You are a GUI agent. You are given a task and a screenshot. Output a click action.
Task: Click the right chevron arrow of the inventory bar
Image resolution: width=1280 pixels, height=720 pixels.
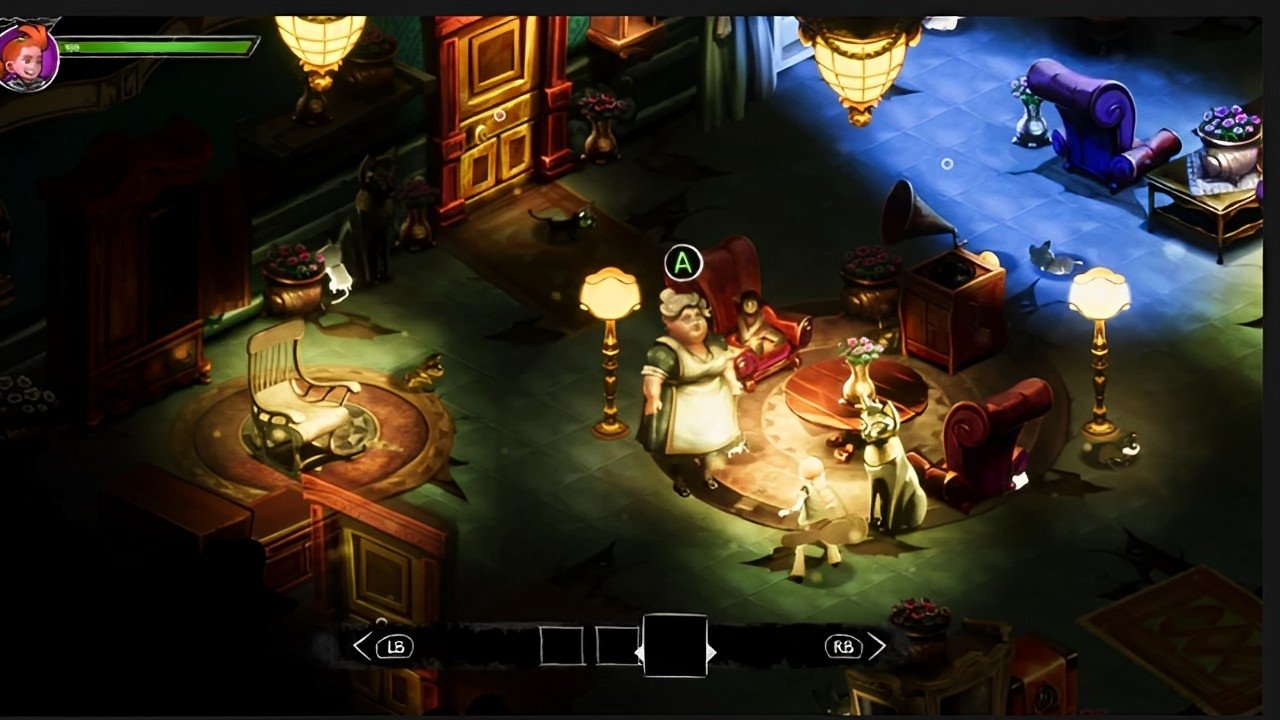877,646
